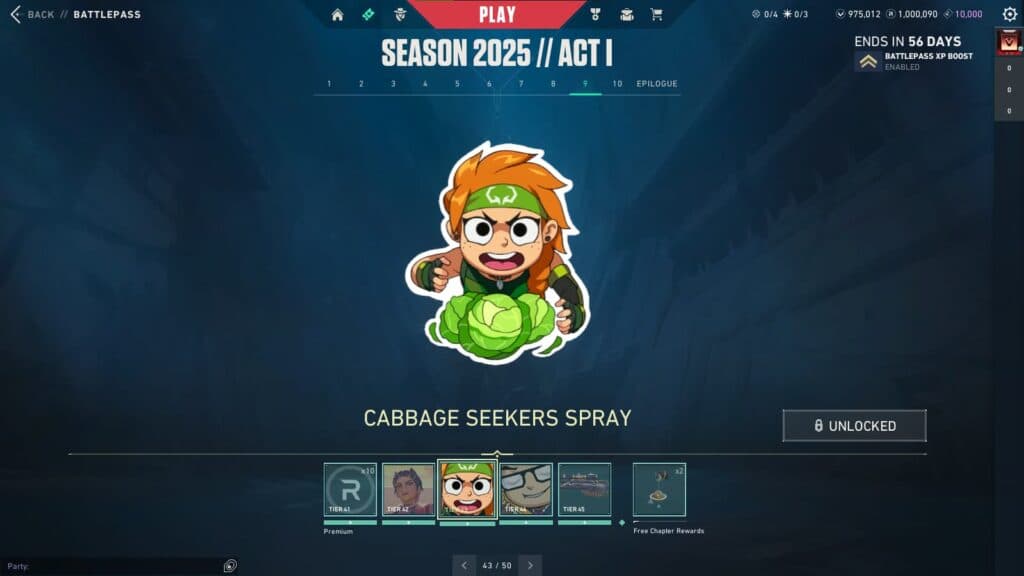Open the home screen via house icon
The width and height of the screenshot is (1024, 576).
[337, 15]
